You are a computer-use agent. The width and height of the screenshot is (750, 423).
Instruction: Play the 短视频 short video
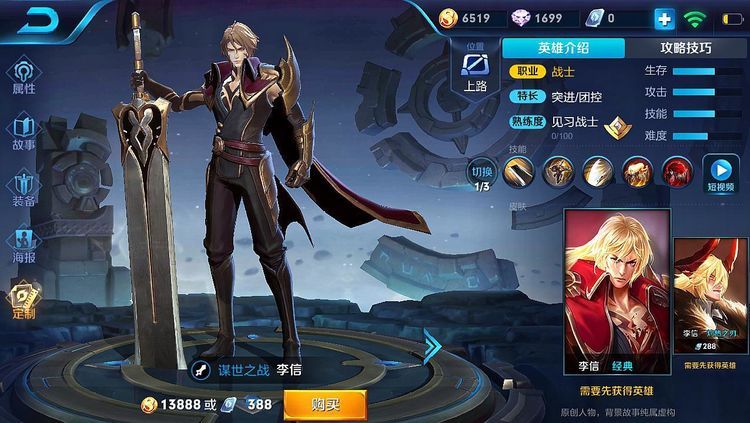(719, 174)
